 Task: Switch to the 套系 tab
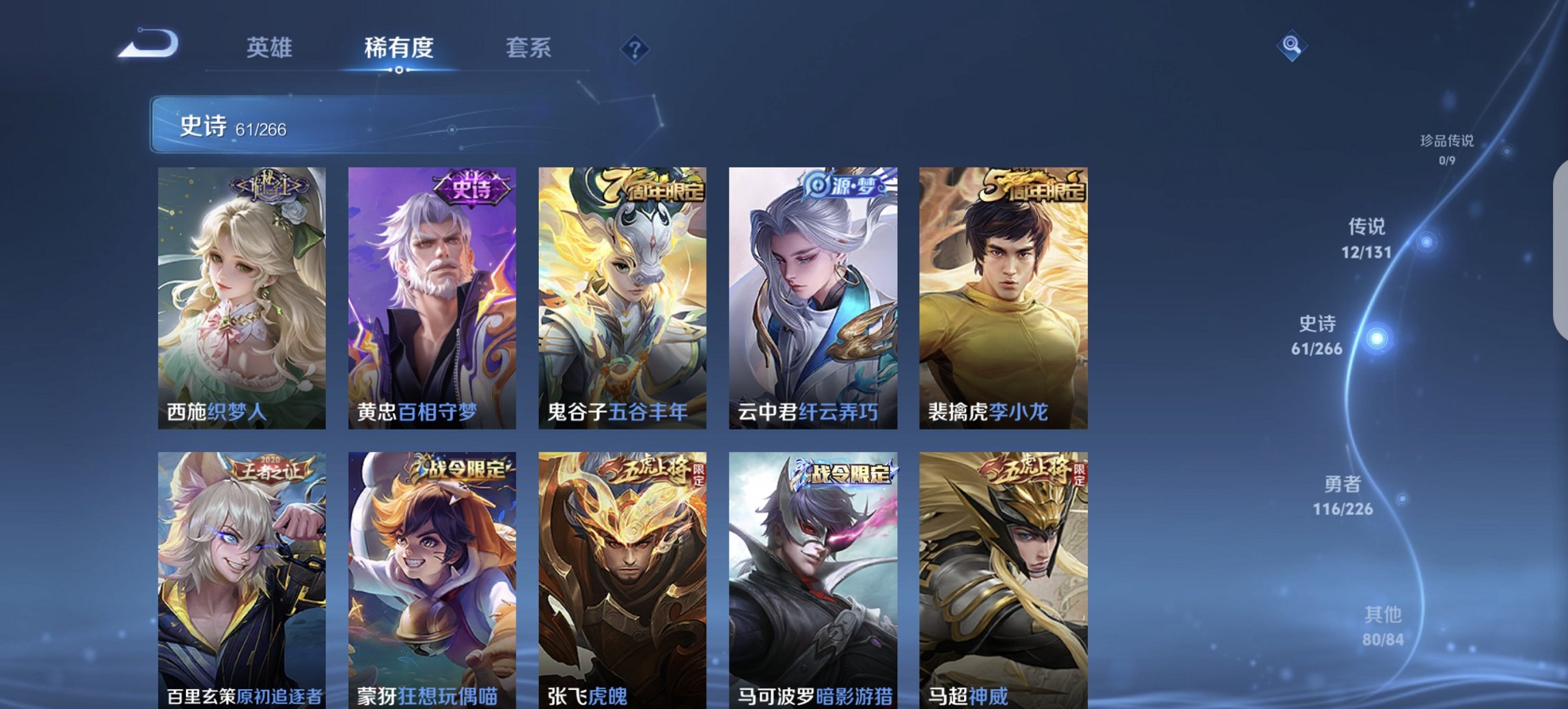(x=529, y=48)
